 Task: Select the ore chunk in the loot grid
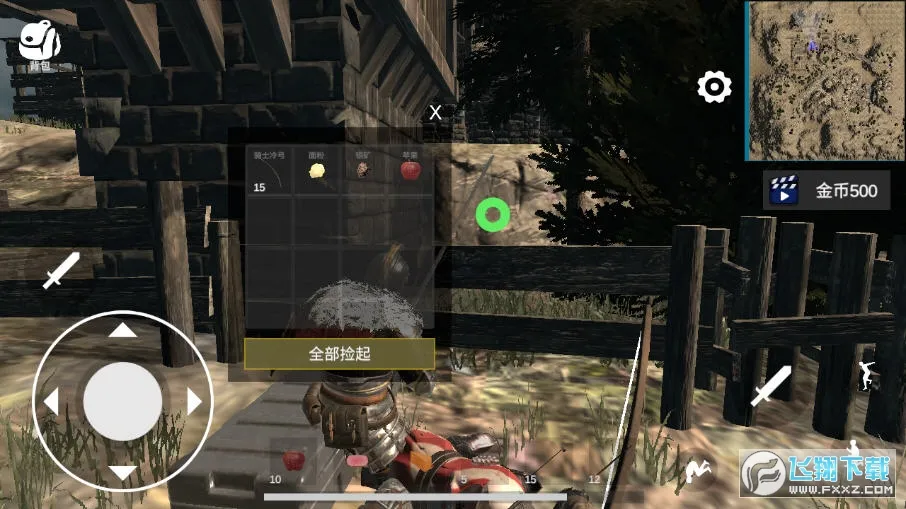(363, 172)
